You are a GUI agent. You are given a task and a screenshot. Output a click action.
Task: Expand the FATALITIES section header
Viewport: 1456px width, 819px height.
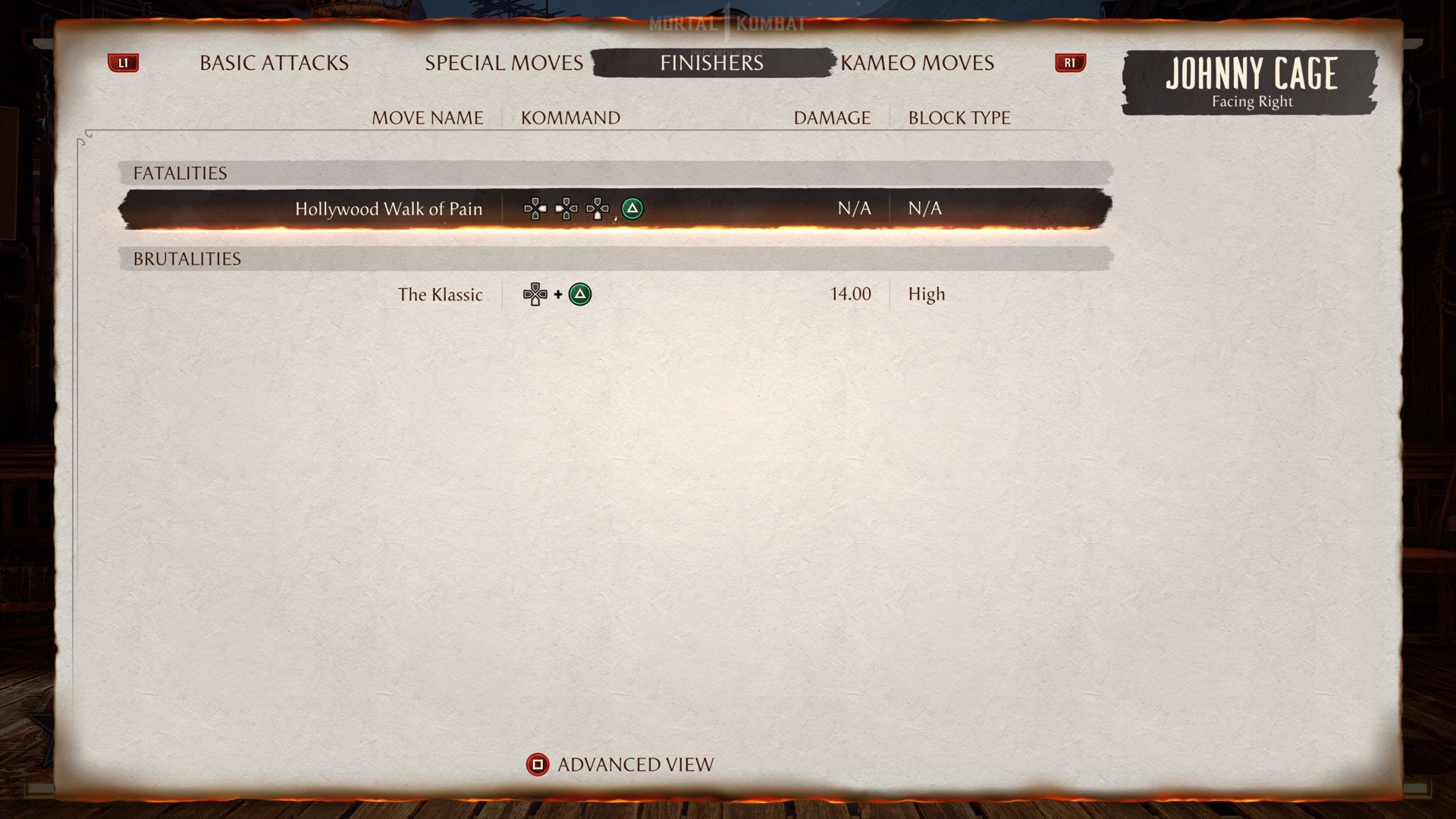point(180,173)
